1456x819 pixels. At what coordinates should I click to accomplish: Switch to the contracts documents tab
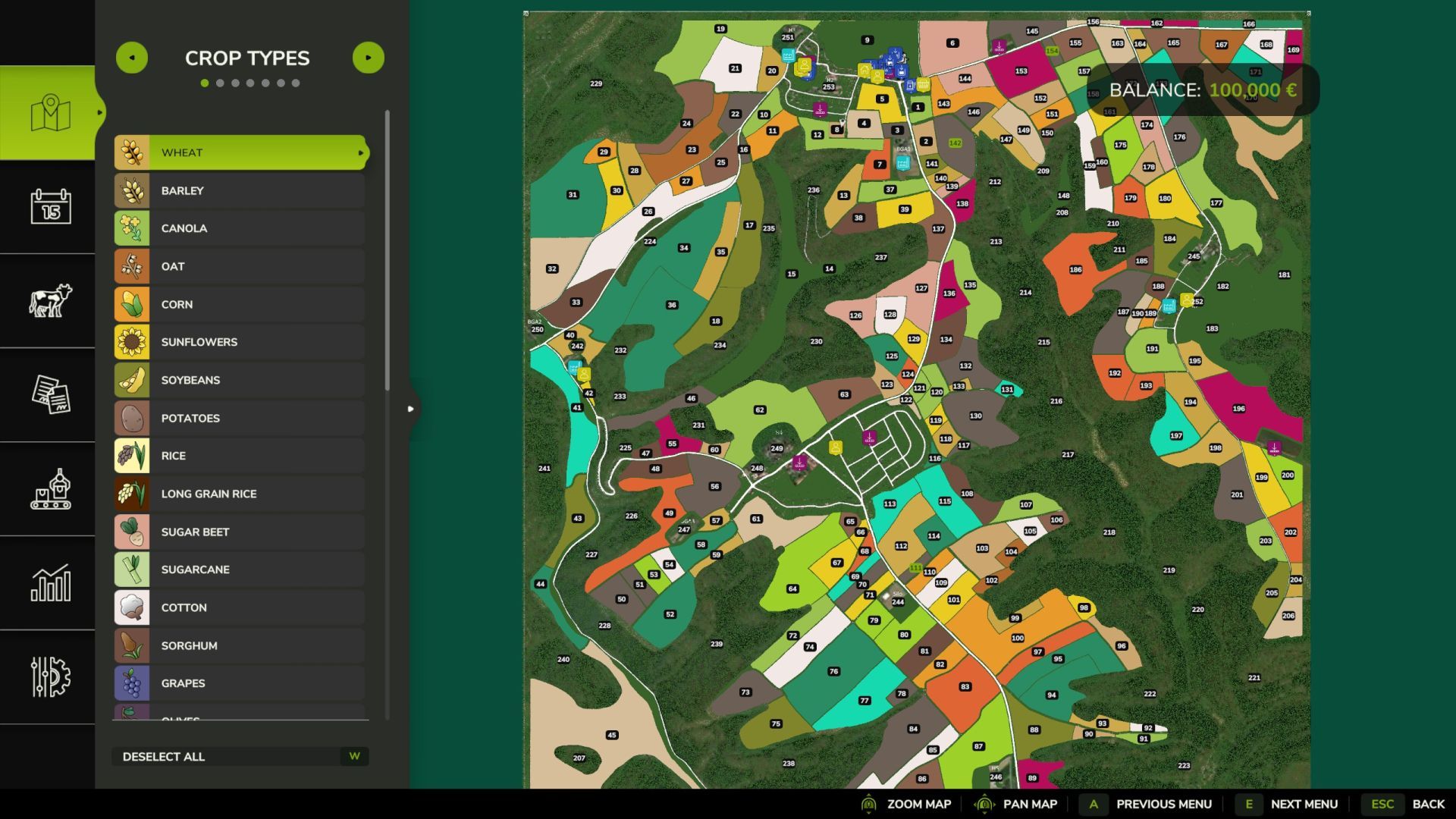(x=50, y=394)
